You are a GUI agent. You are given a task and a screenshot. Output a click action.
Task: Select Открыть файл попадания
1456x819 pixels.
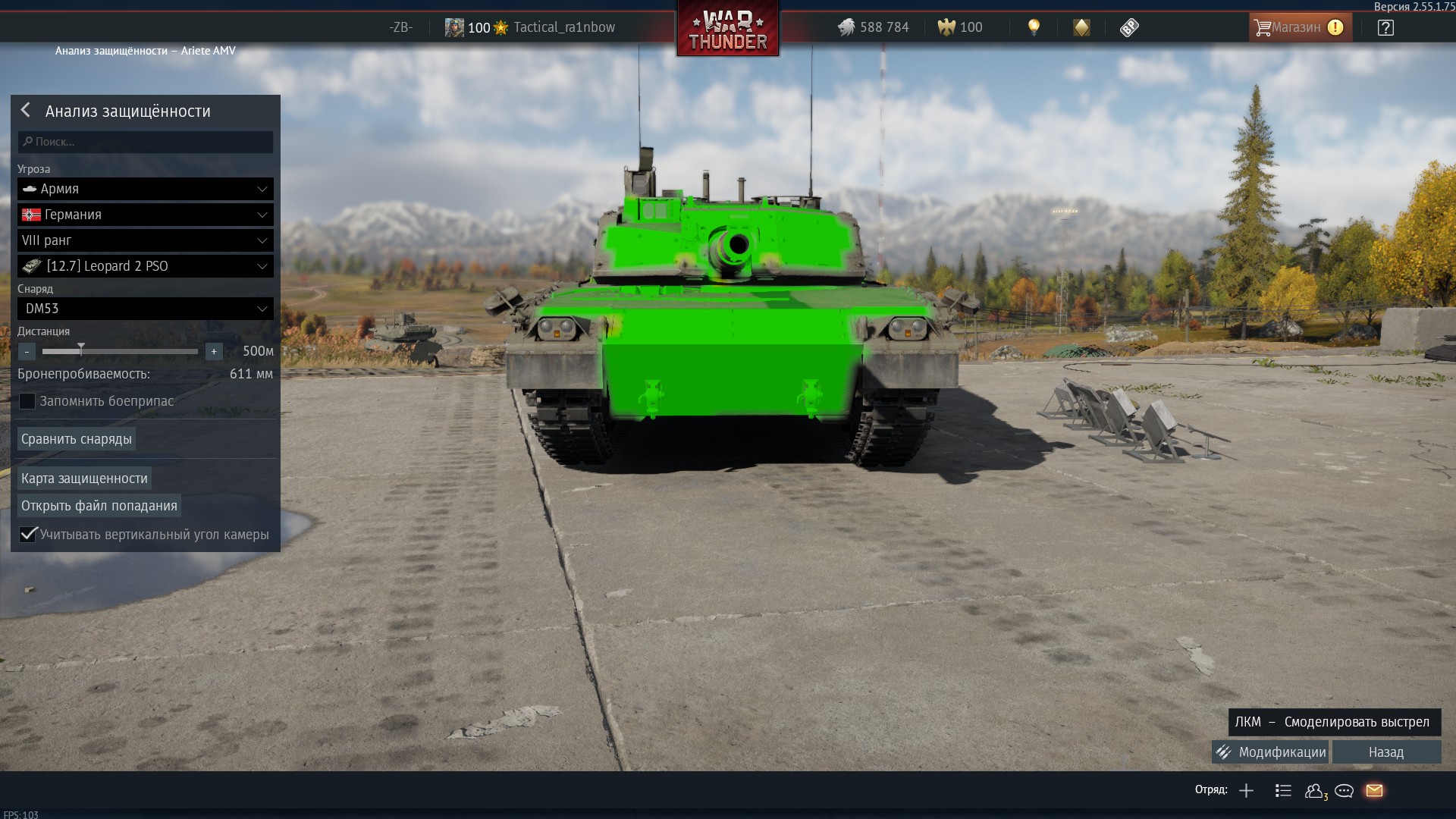tap(99, 506)
